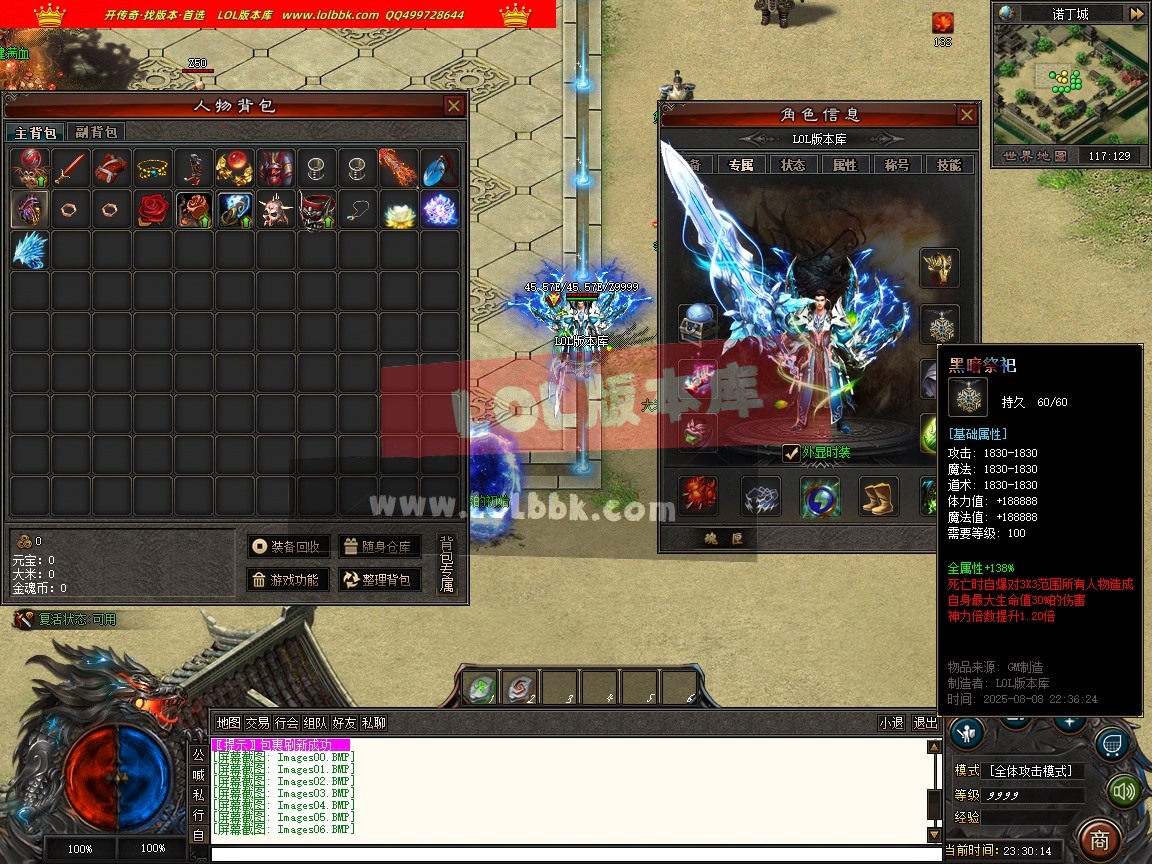Show the 称号 titles tab

[897, 165]
